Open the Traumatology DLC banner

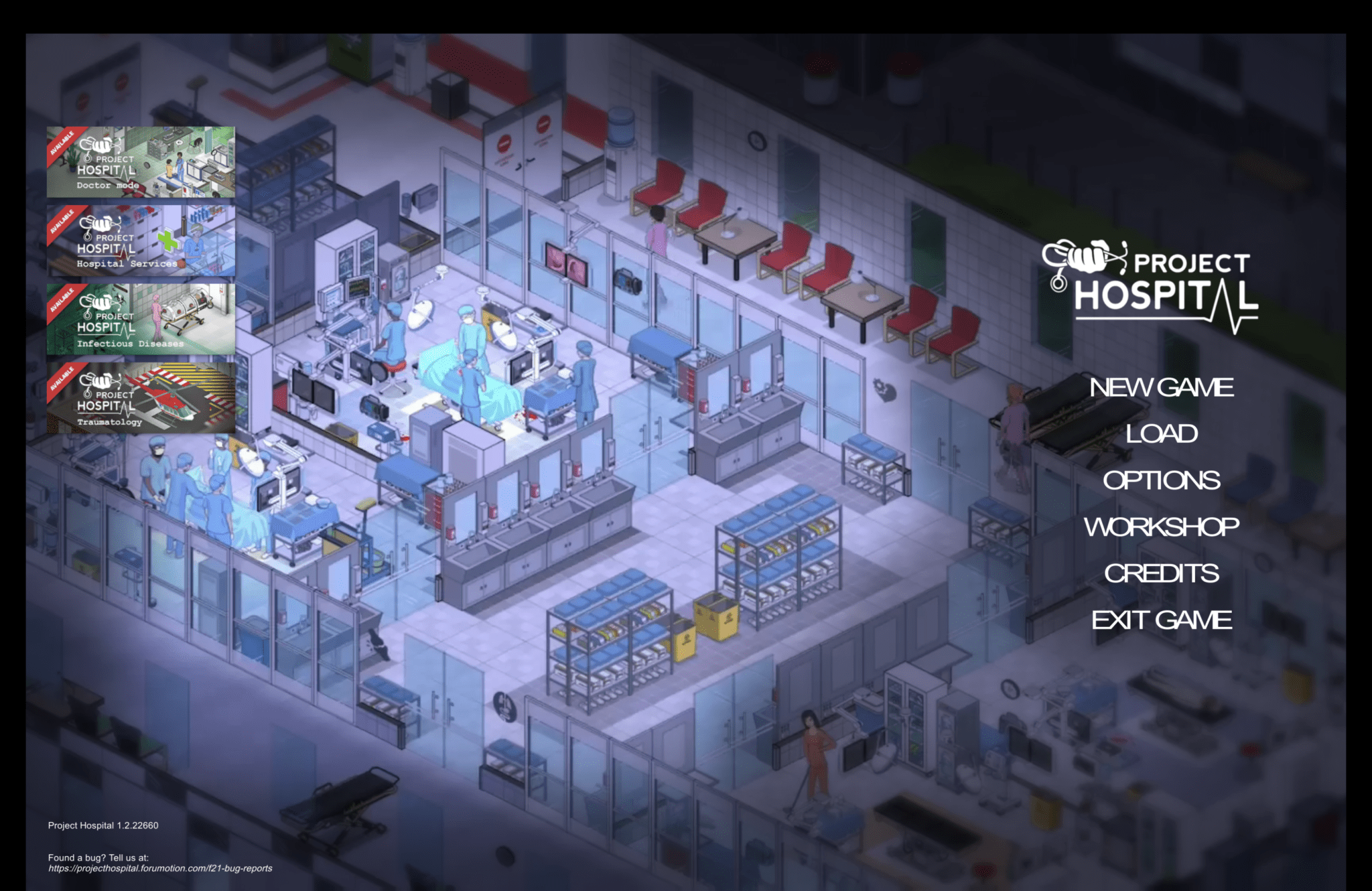[x=141, y=398]
